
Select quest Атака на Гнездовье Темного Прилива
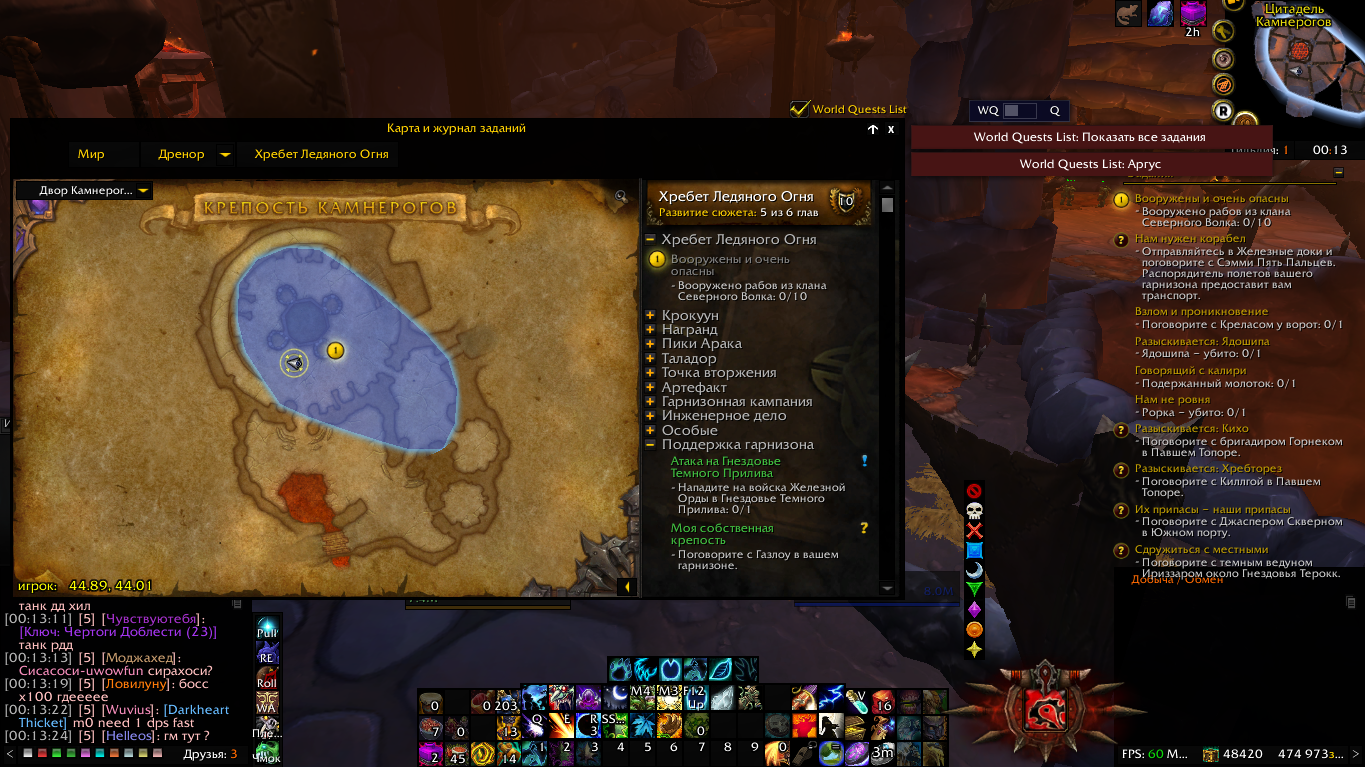(x=725, y=467)
